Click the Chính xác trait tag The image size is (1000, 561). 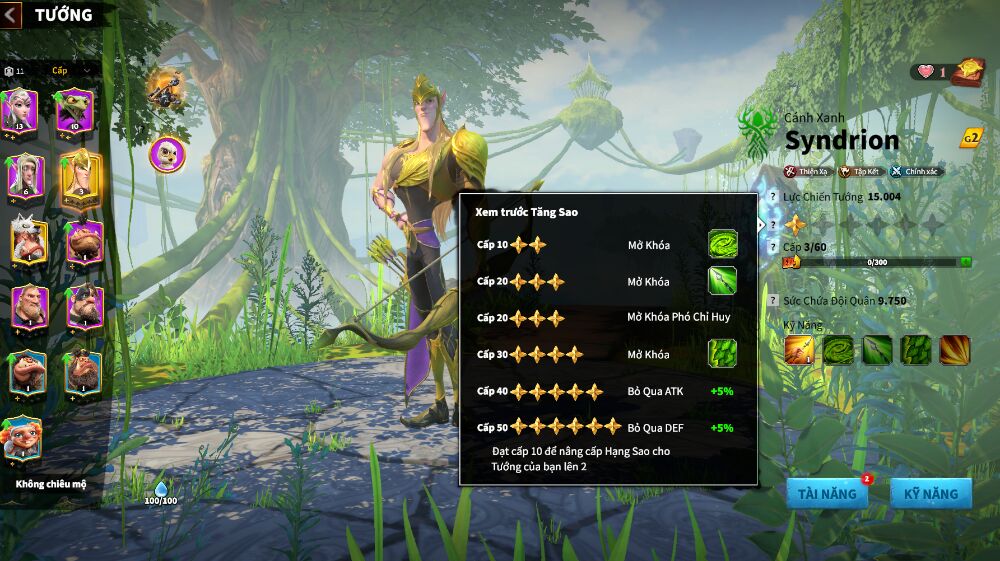click(x=916, y=171)
